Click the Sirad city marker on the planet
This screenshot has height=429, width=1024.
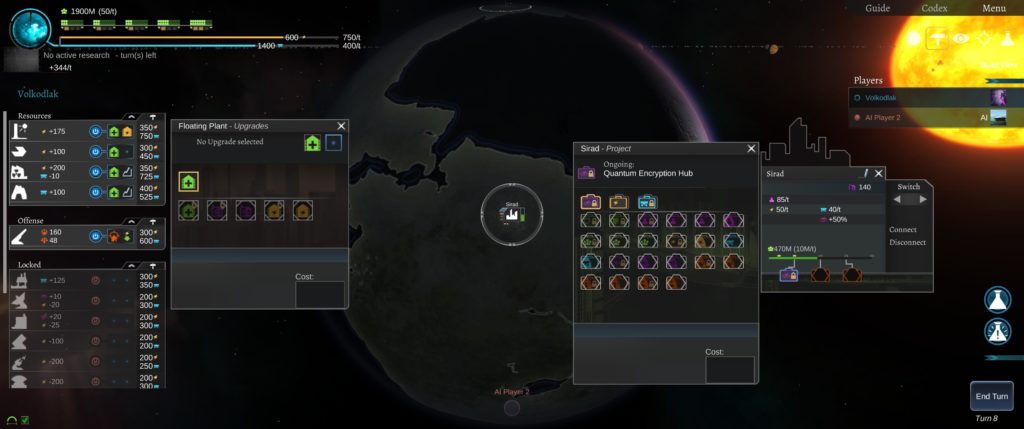(x=511, y=213)
